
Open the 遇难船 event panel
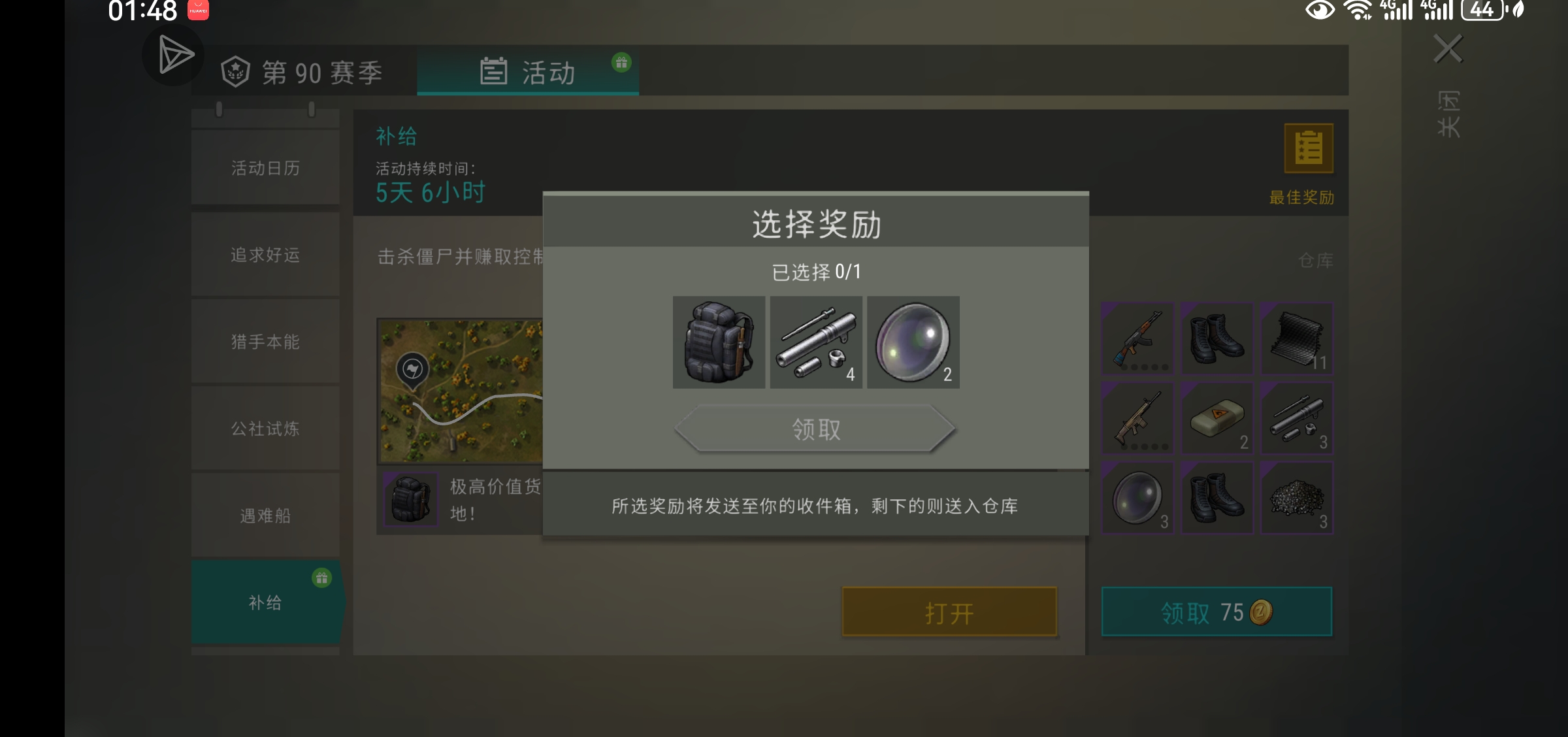[265, 516]
